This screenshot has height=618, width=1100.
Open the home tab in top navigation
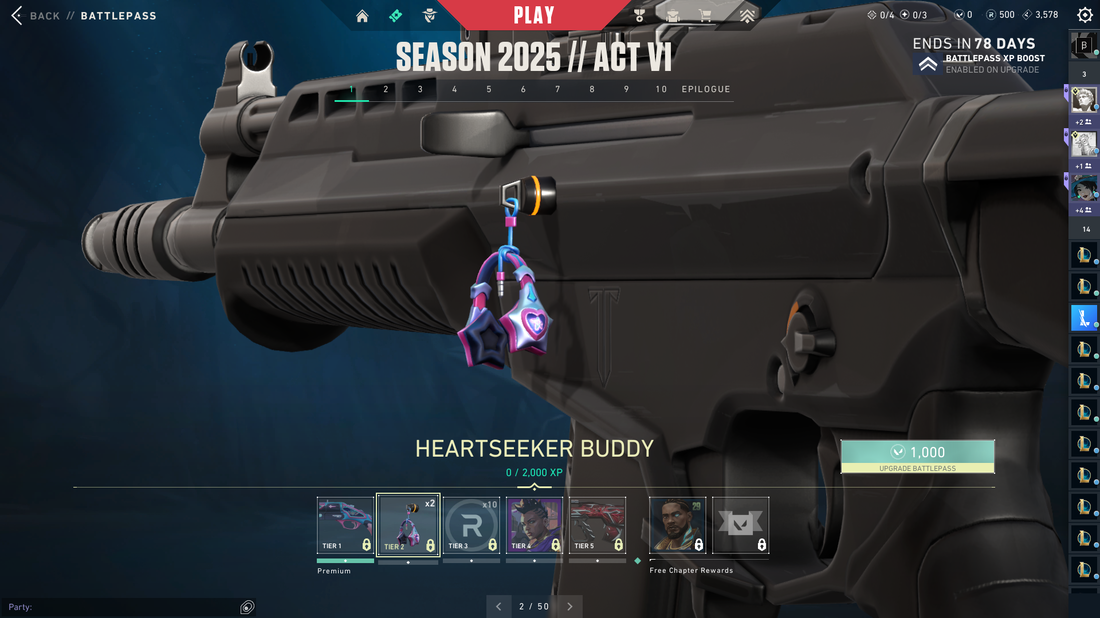[x=362, y=16]
